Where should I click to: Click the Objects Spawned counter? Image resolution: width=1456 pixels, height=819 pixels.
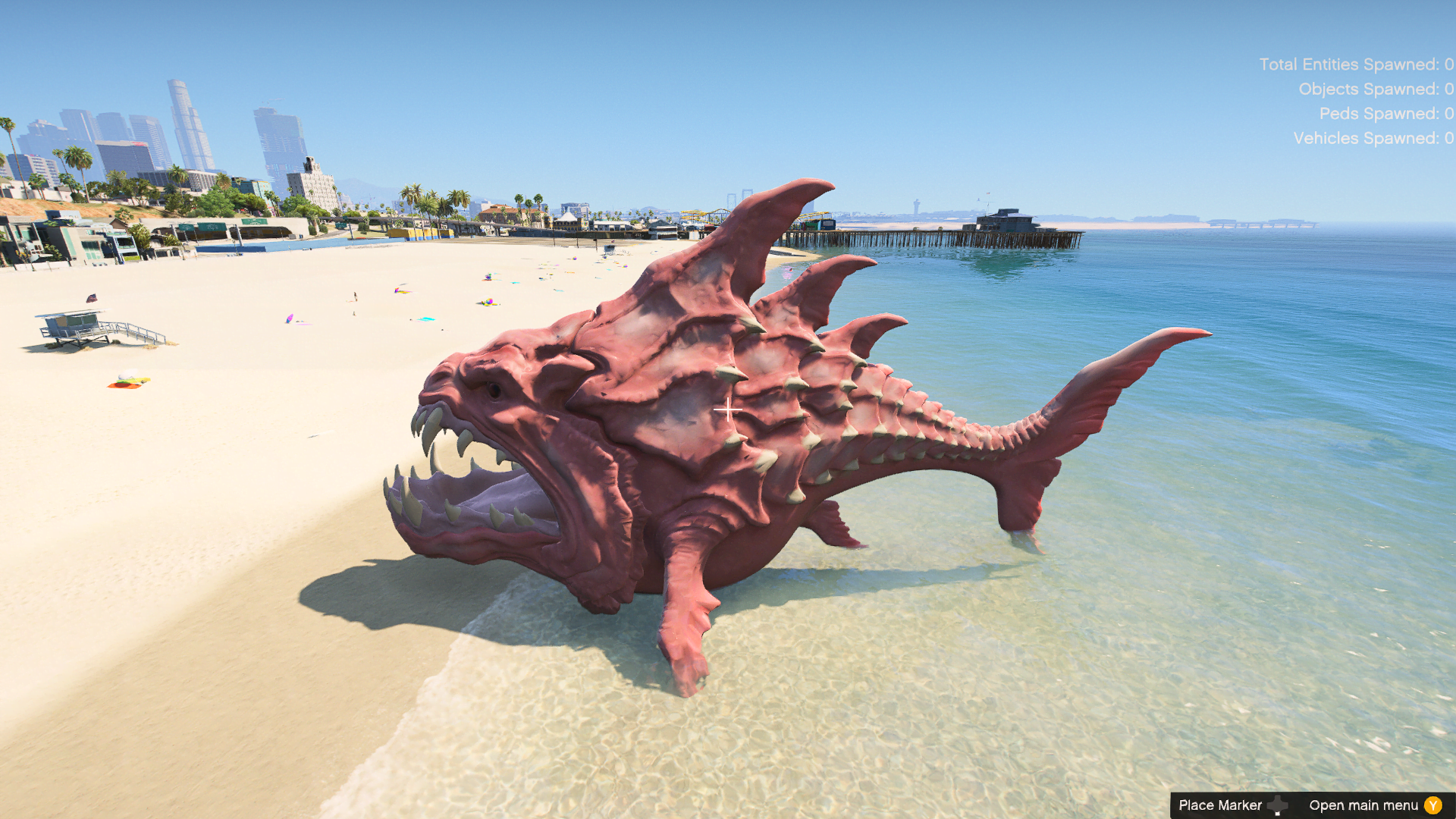[x=1376, y=89]
